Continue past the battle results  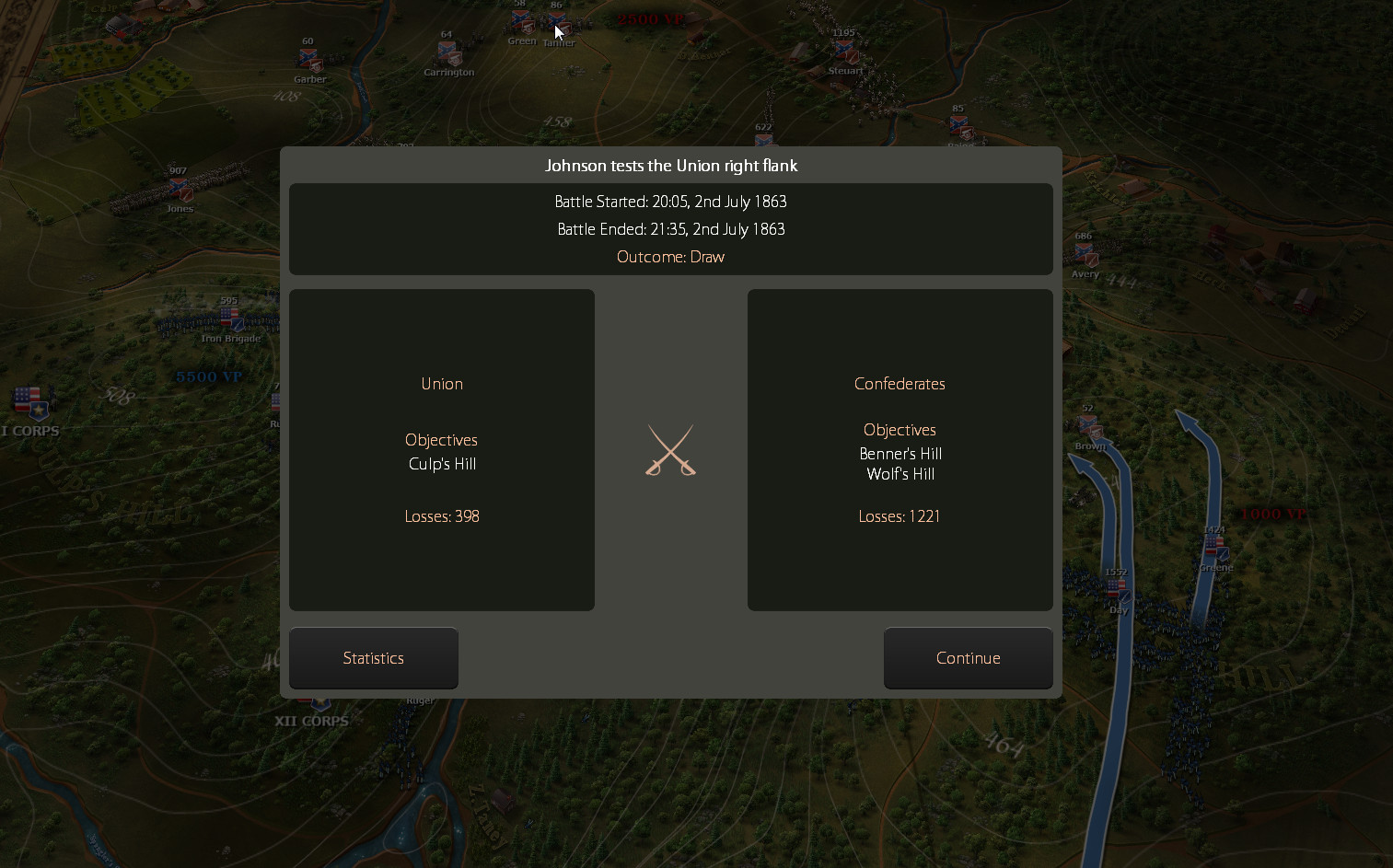968,658
